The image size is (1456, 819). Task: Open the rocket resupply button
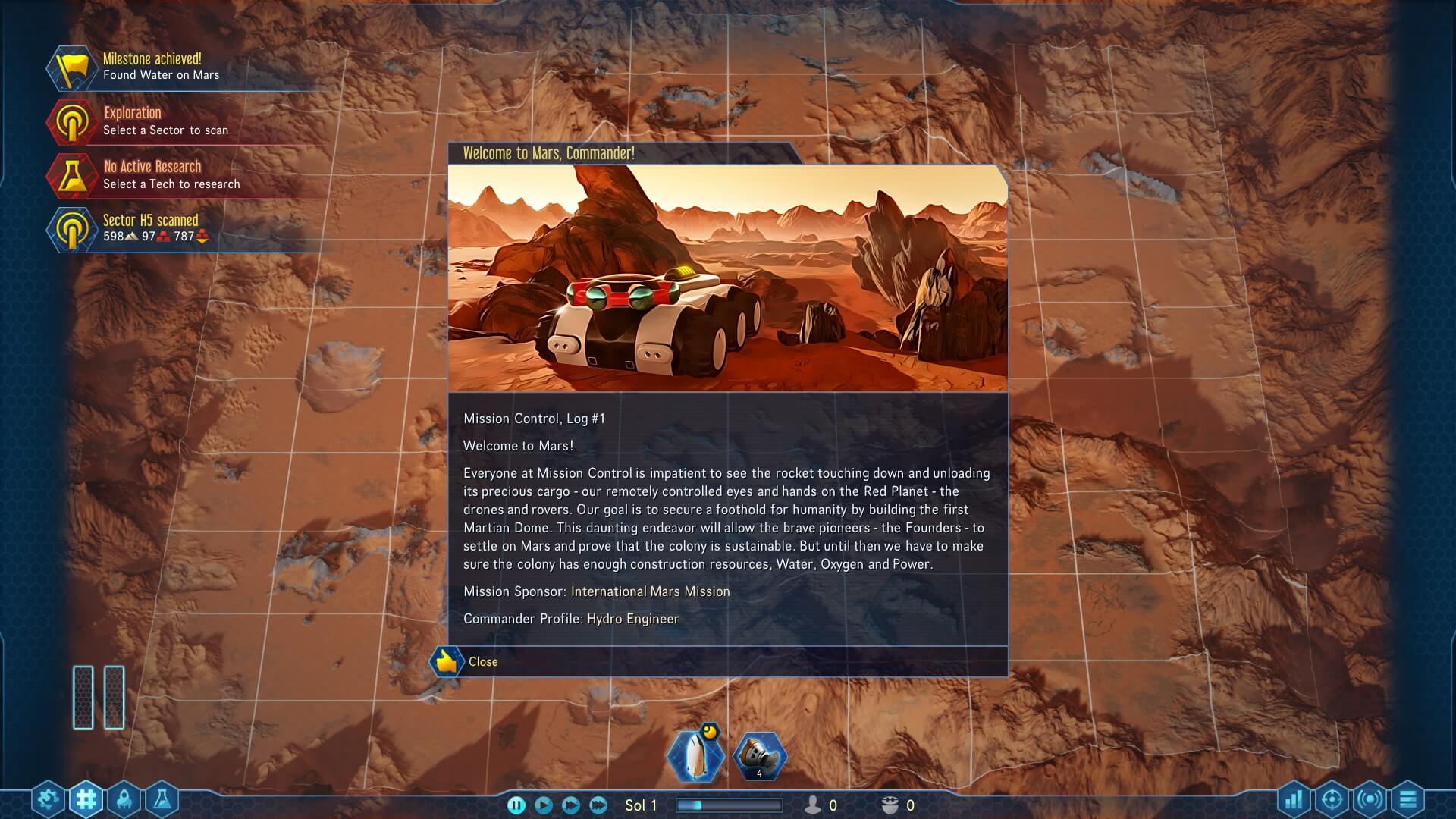(124, 799)
